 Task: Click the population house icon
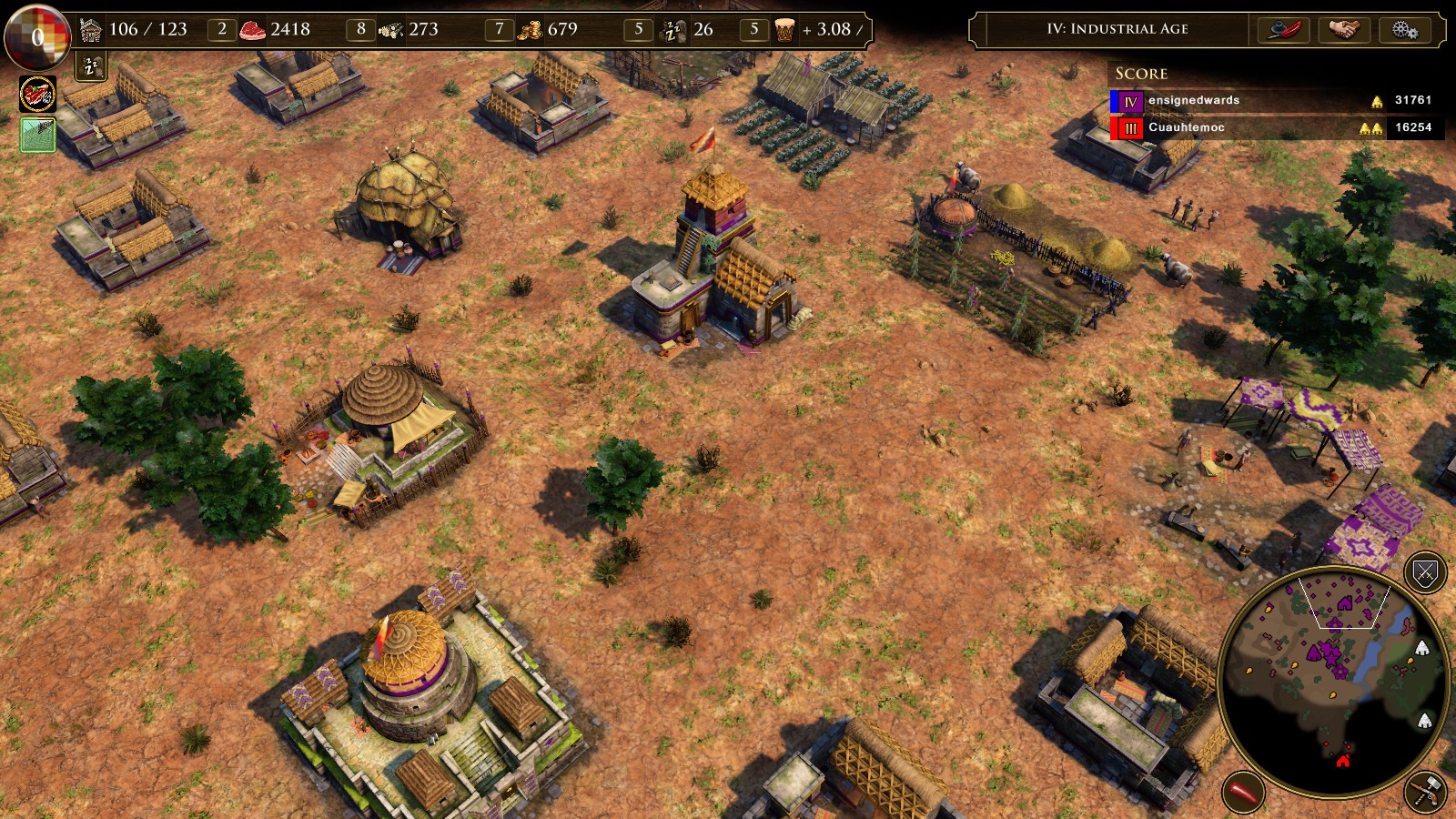(x=91, y=30)
